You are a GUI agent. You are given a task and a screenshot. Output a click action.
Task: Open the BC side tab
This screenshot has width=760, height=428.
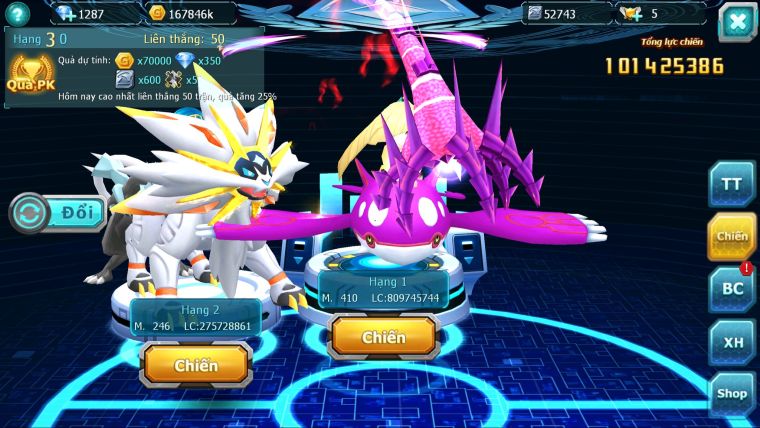[x=732, y=289]
